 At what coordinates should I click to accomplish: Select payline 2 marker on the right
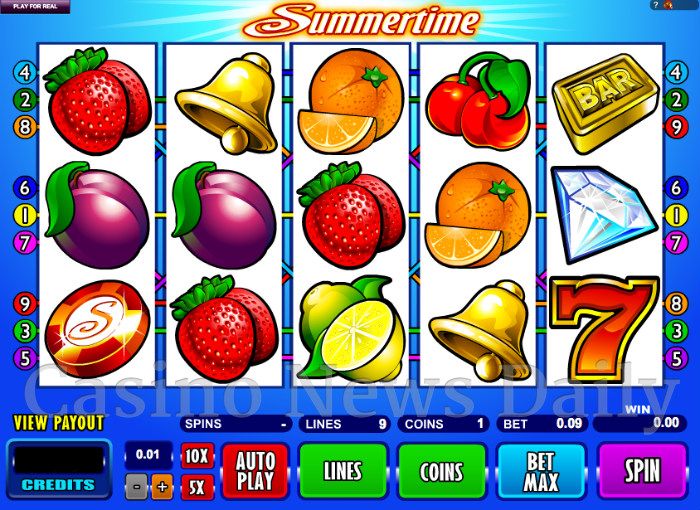676,99
